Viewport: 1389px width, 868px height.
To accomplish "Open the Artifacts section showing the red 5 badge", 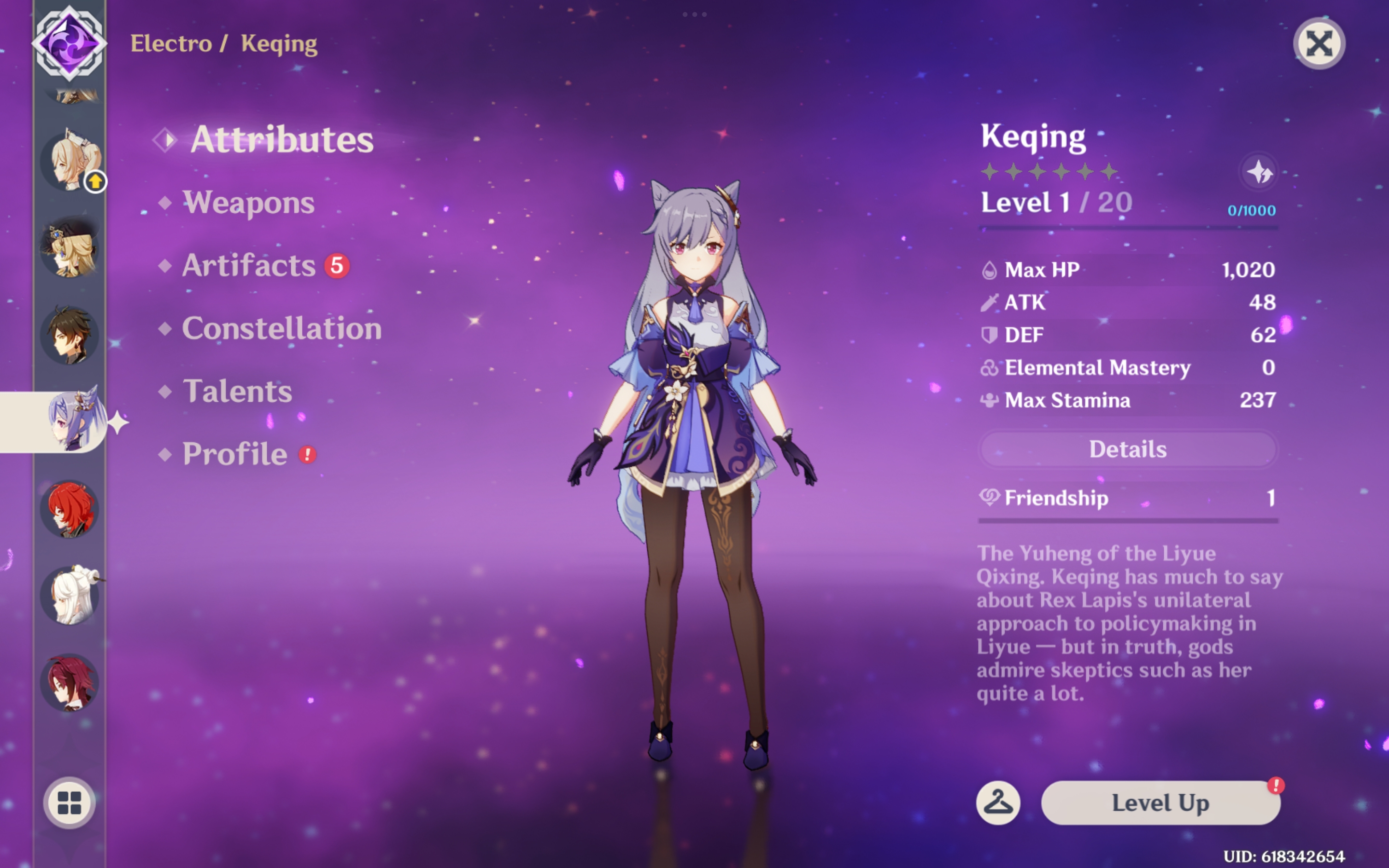I will point(251,265).
